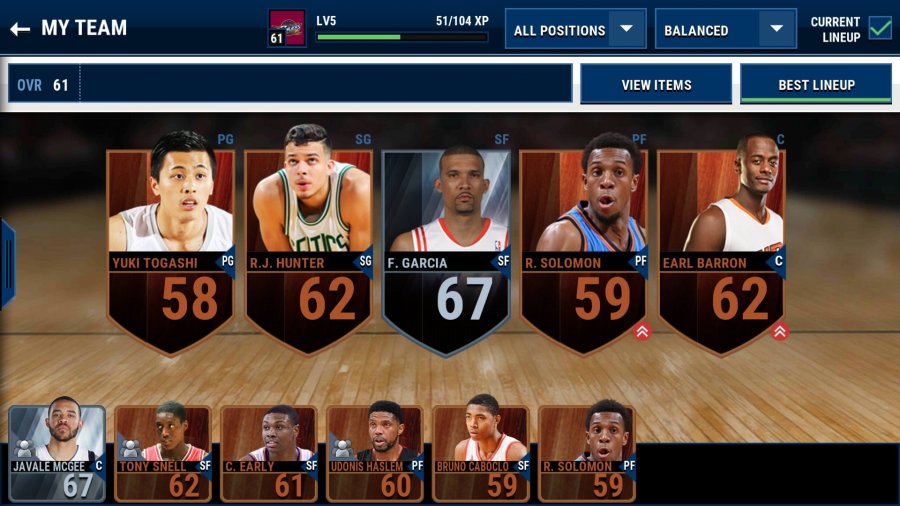Select the starting R. Solomon 59 card
The image size is (900, 506).
[584, 240]
